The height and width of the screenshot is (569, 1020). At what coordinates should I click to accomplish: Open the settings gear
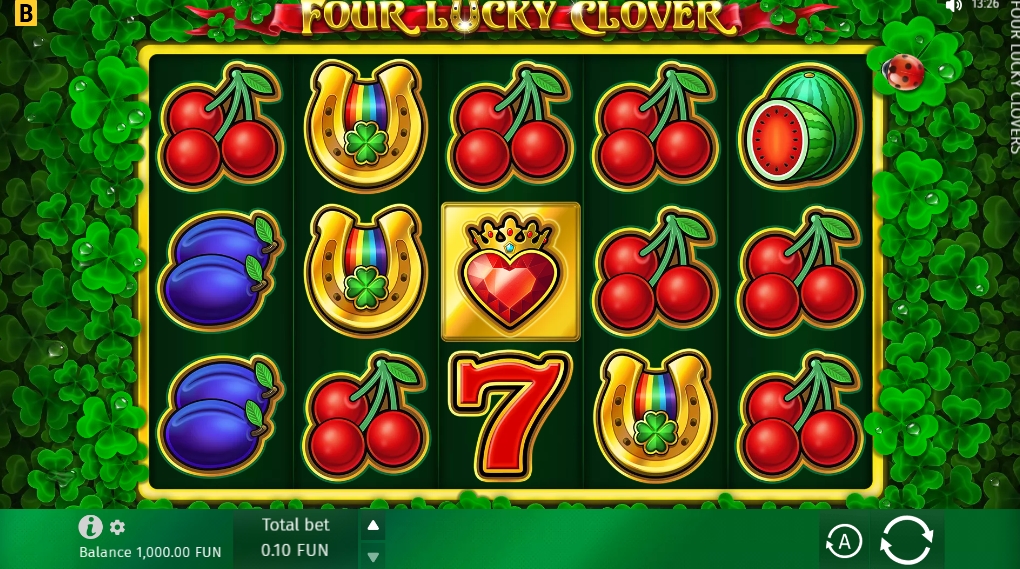tap(118, 527)
